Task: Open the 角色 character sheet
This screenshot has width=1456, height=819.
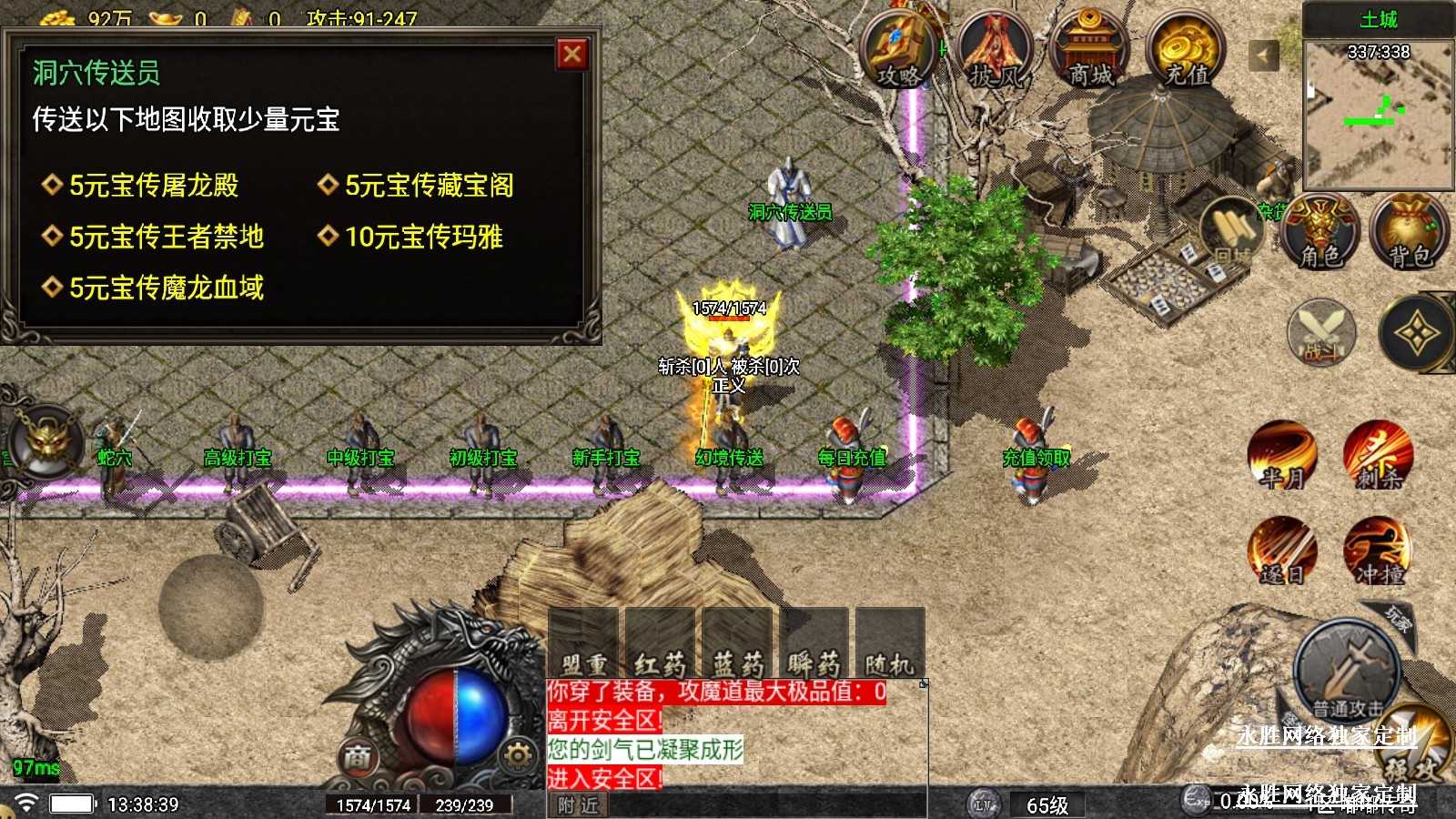Action: tap(1319, 232)
